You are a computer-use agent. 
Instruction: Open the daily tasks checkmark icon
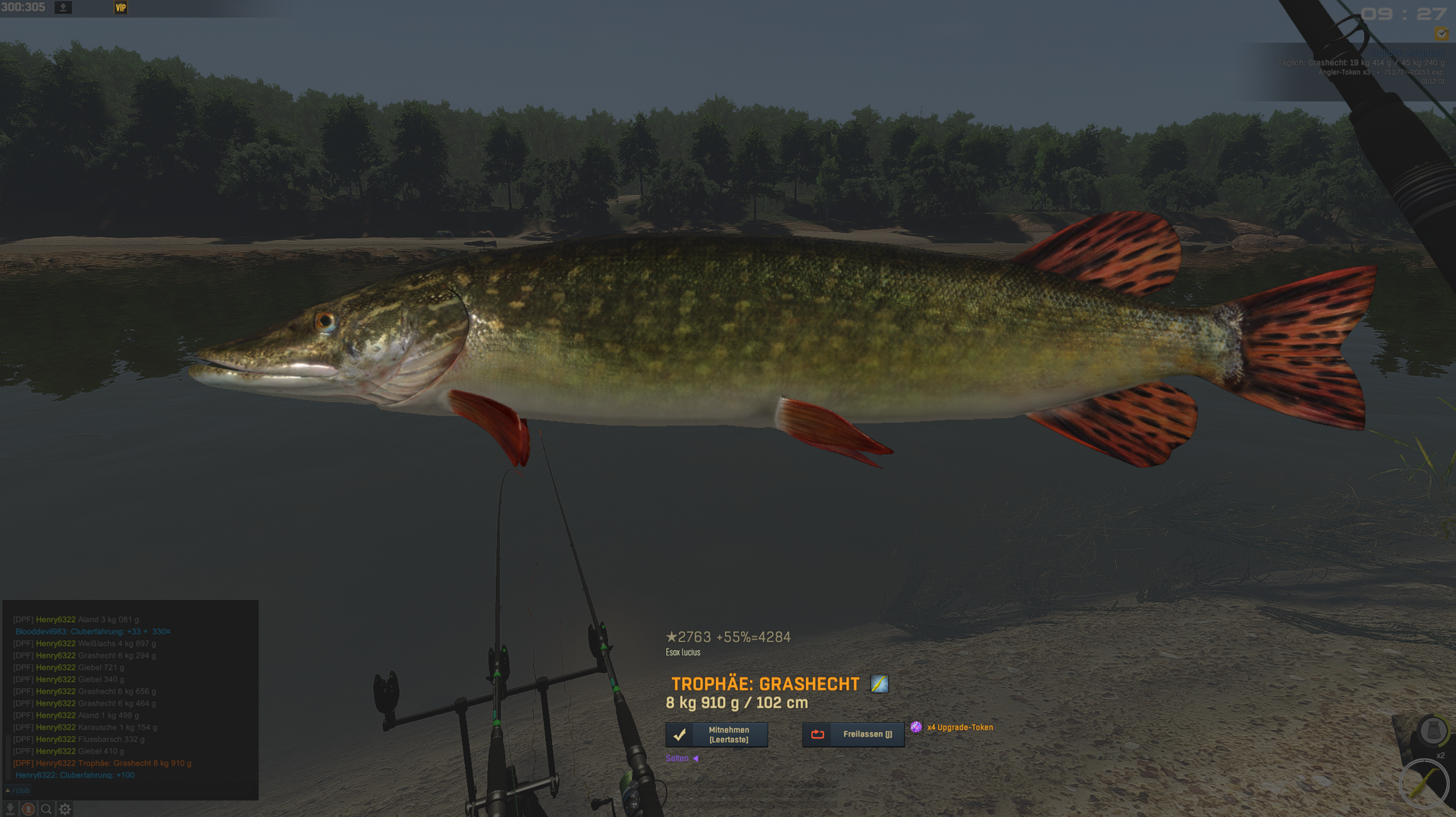pos(1441,34)
